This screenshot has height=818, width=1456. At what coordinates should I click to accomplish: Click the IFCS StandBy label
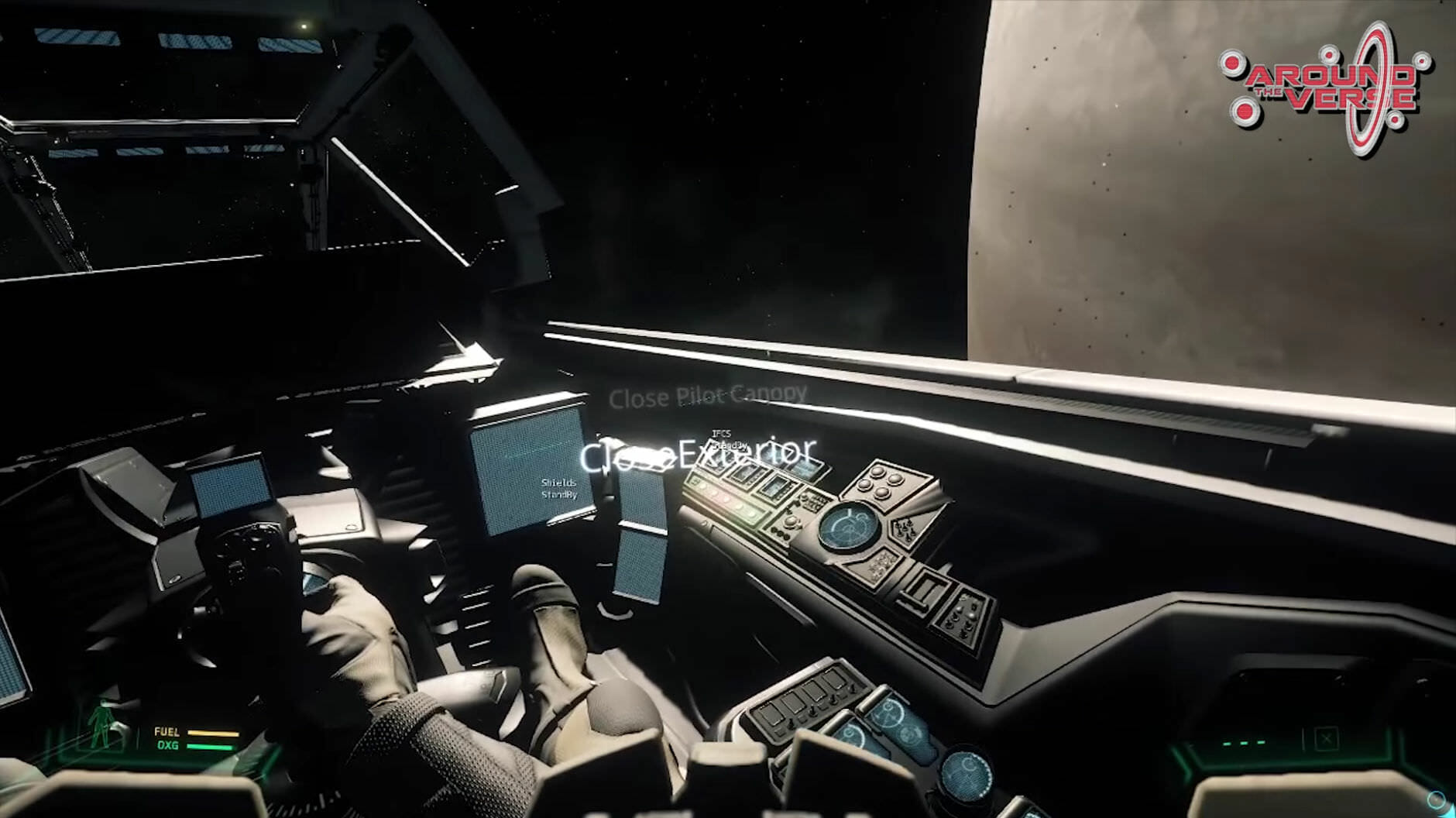coord(725,439)
